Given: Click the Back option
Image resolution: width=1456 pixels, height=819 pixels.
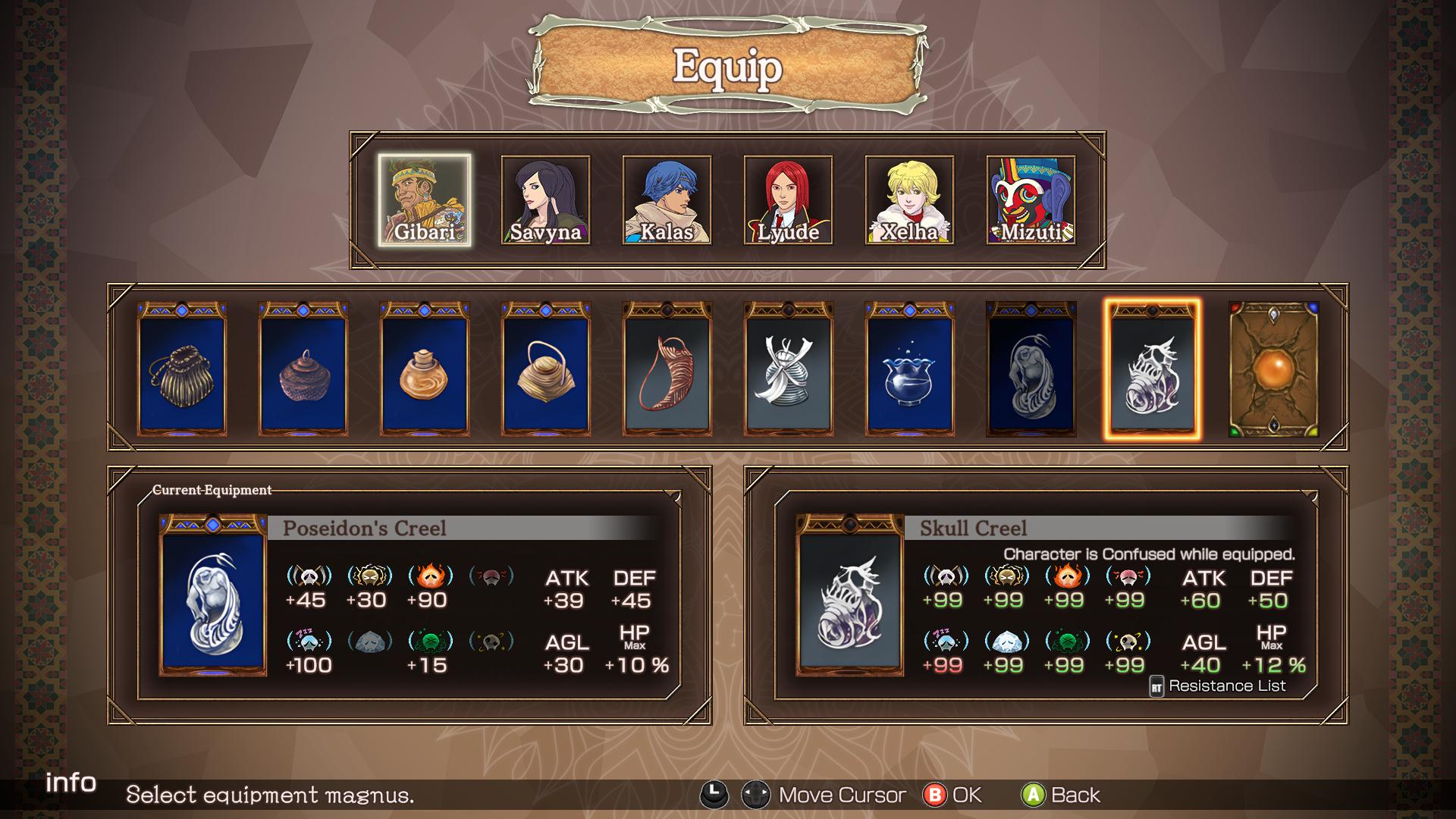Looking at the screenshot, I should pyautogui.click(x=1061, y=795).
